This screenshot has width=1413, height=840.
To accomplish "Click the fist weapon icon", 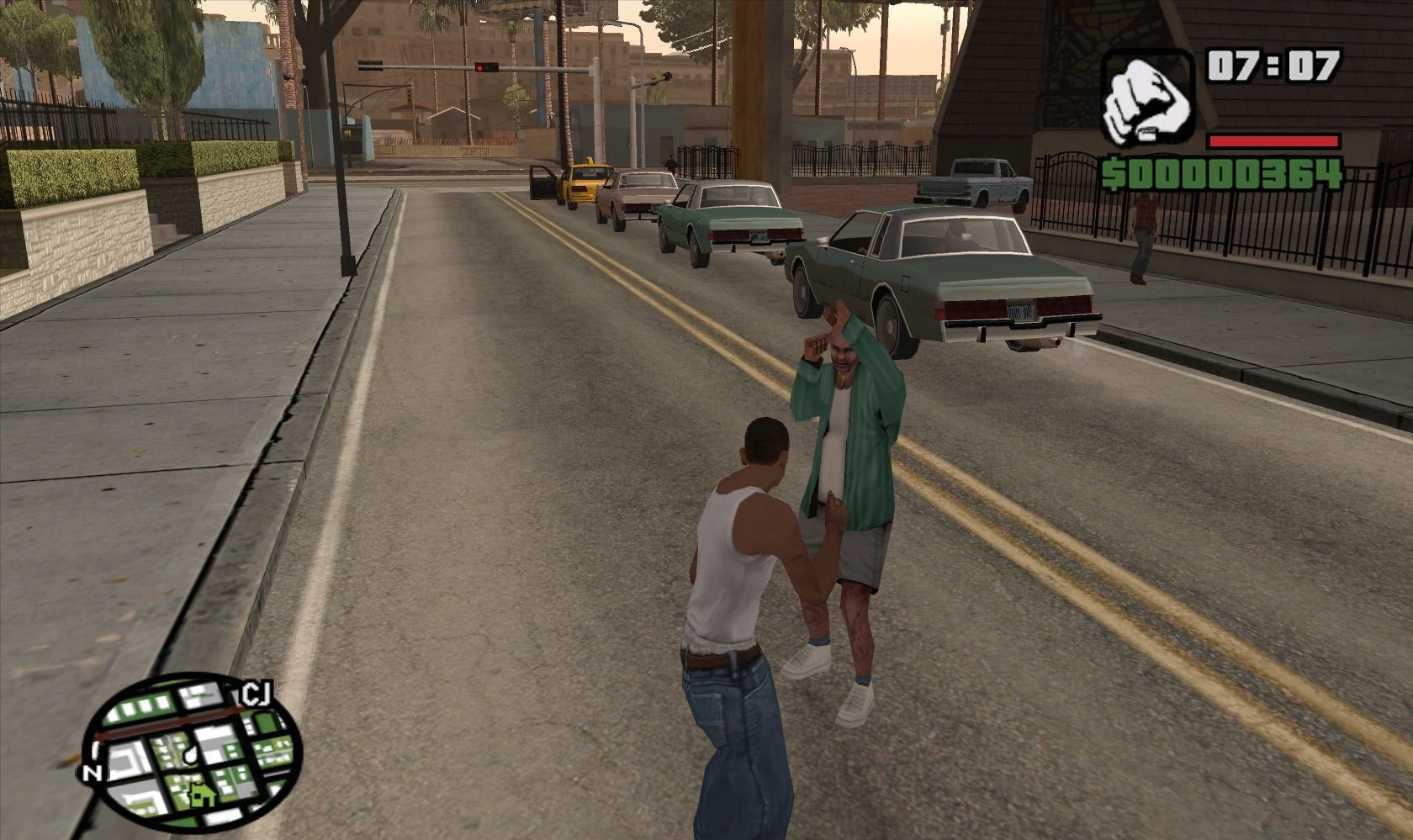I will (1147, 98).
